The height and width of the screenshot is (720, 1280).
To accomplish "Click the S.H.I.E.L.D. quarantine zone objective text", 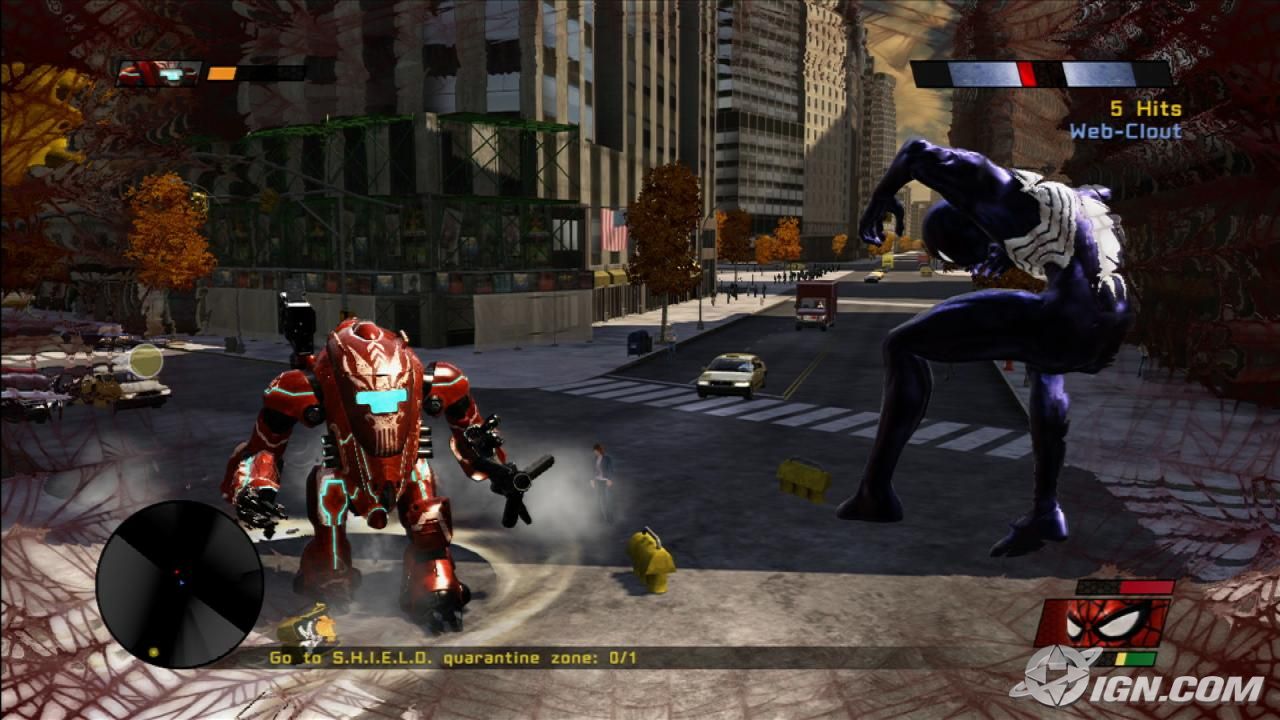I will [x=453, y=657].
